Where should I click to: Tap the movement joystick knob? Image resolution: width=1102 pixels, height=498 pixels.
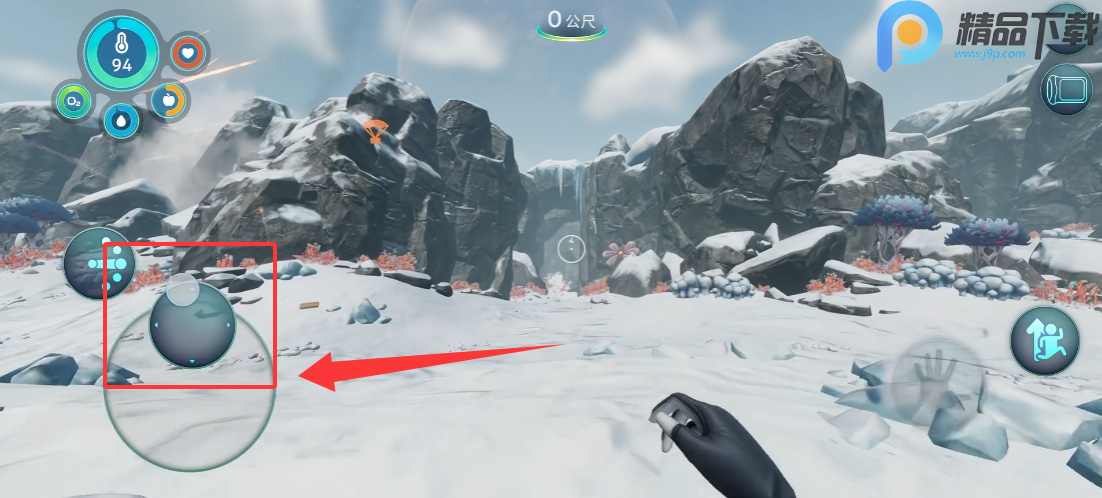click(191, 325)
